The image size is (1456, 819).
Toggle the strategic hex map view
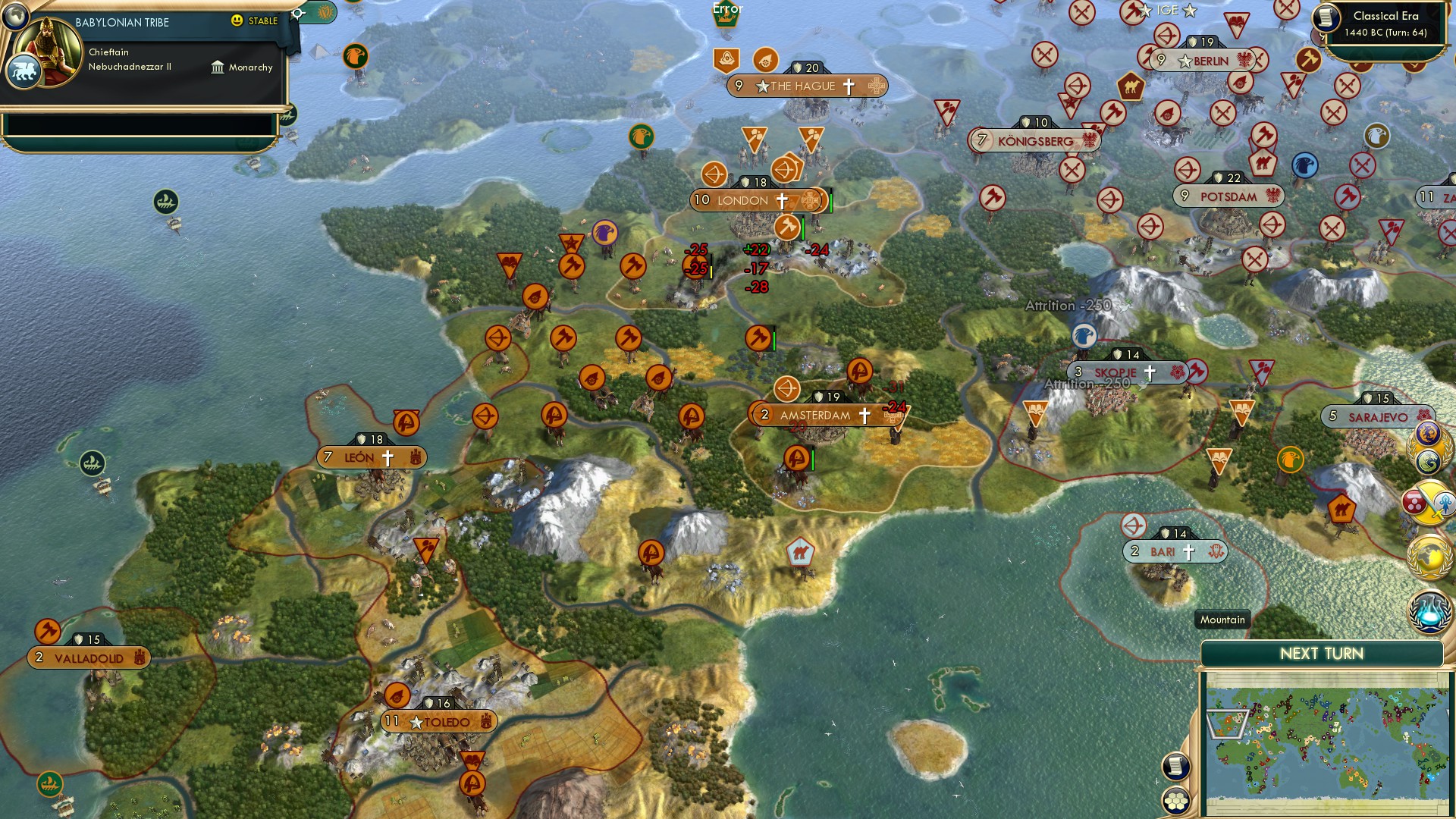pyautogui.click(x=1176, y=801)
